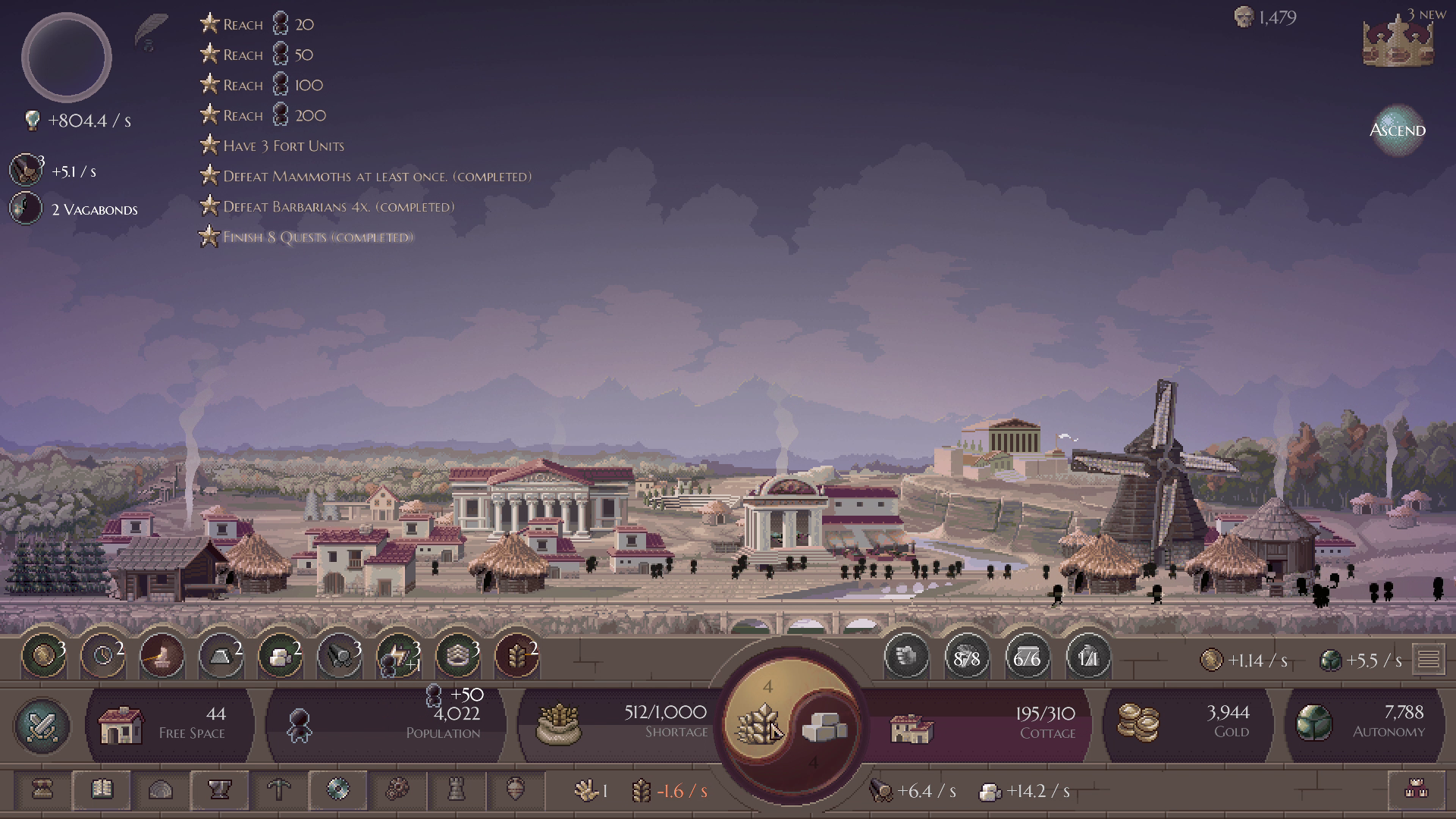Switch to the pickaxe tab
The width and height of the screenshot is (1456, 819).
(x=279, y=790)
